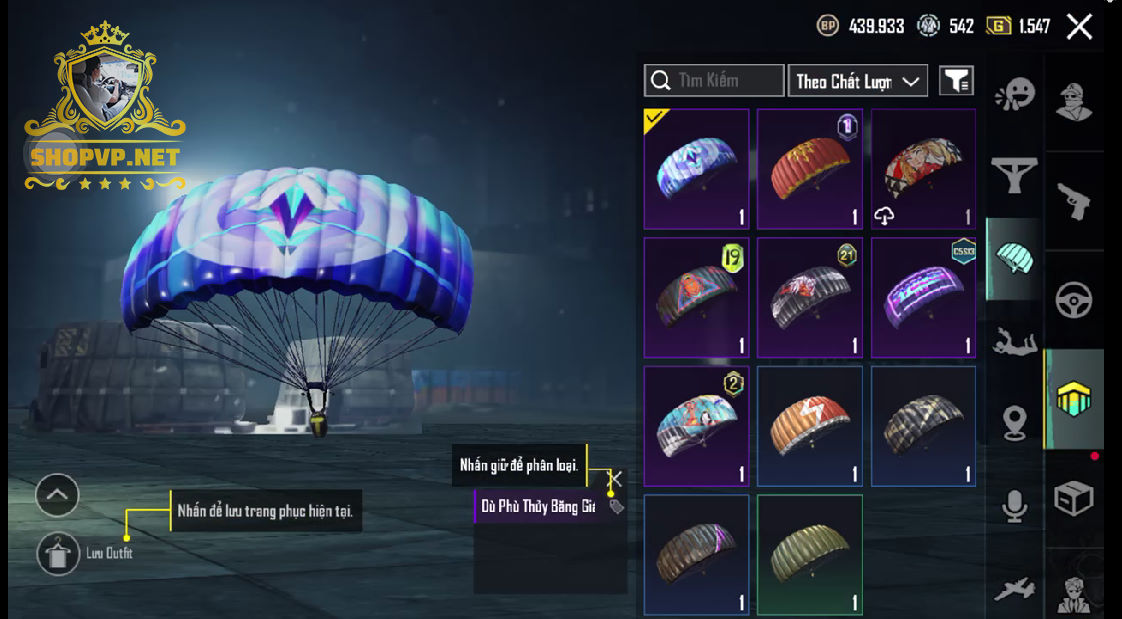
Task: Switch to the emote face tab
Action: 1014,96
